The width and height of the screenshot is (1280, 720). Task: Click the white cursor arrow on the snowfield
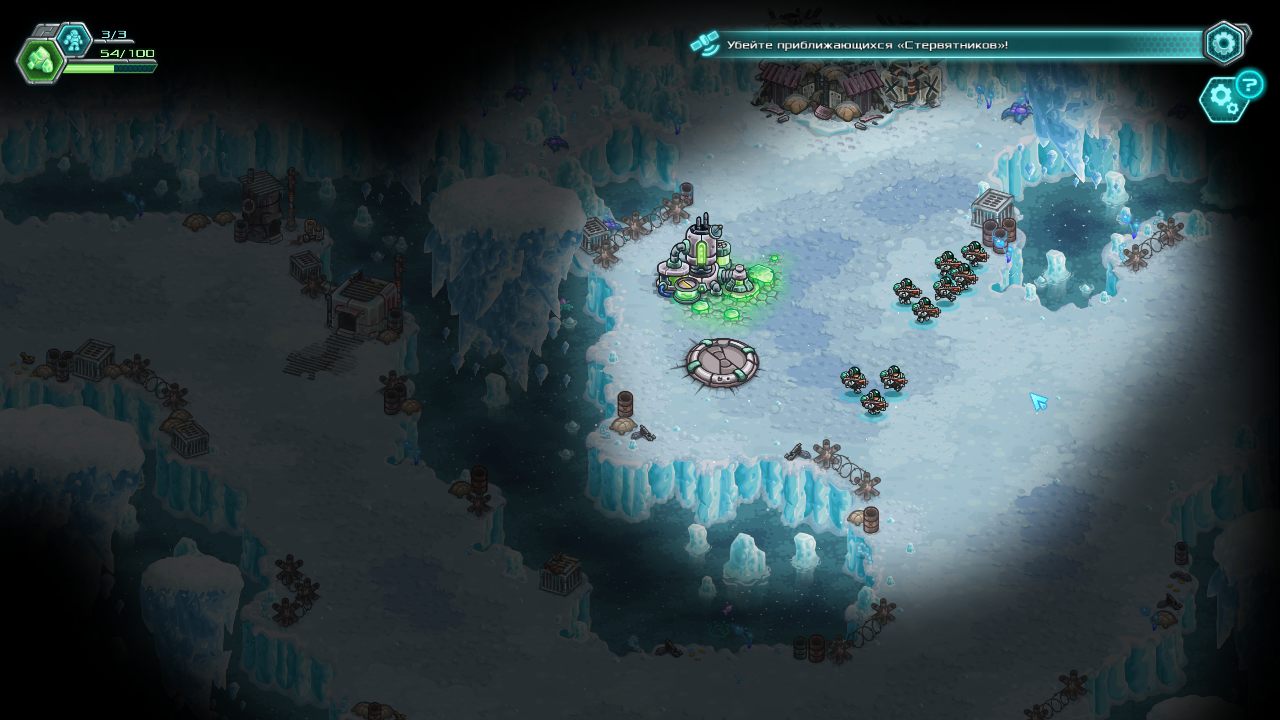coord(1036,403)
